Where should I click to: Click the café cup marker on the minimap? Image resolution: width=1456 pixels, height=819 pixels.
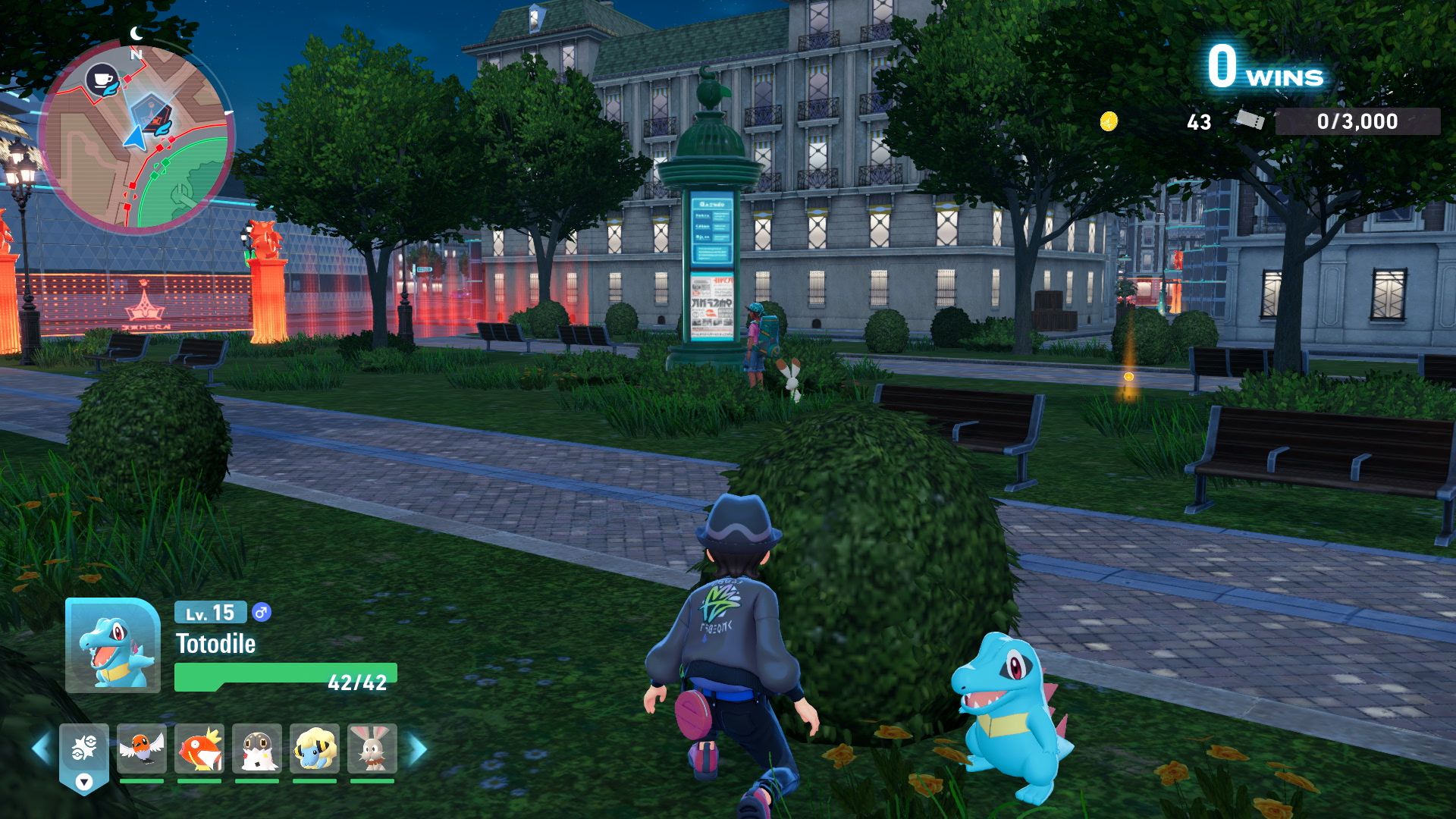(101, 78)
